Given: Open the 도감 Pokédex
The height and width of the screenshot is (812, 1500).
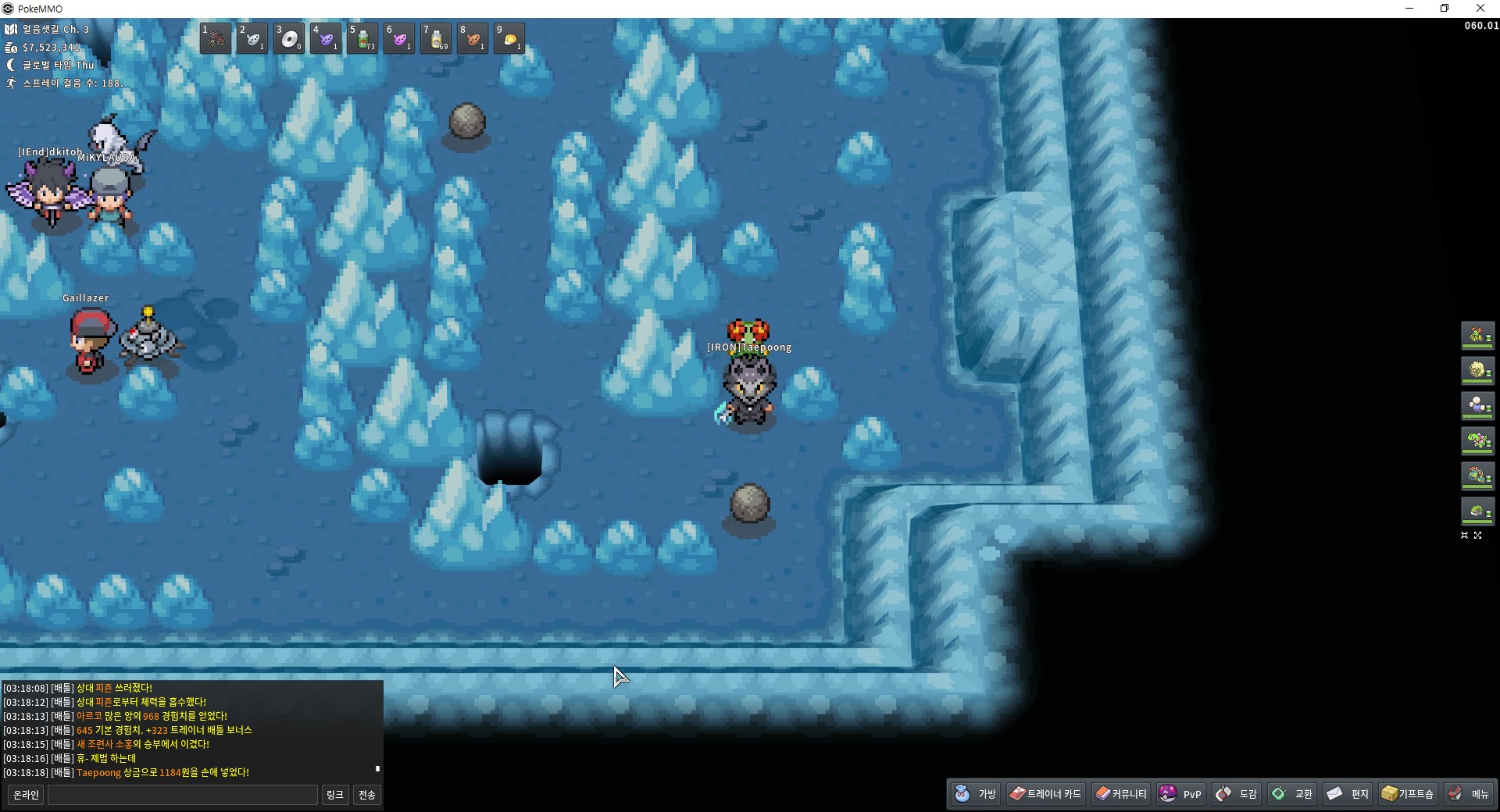Looking at the screenshot, I should tap(1237, 794).
